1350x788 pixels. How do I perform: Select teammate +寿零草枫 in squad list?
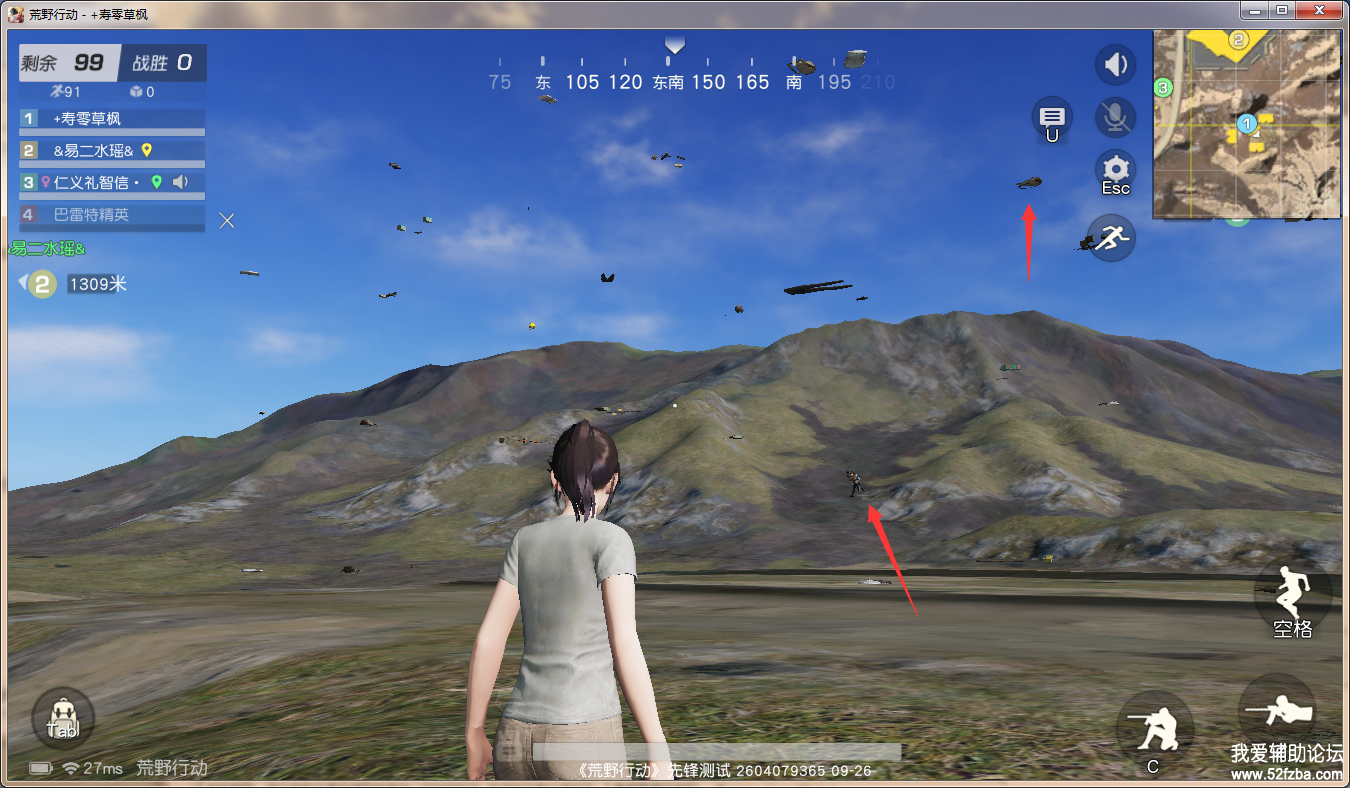(x=112, y=119)
